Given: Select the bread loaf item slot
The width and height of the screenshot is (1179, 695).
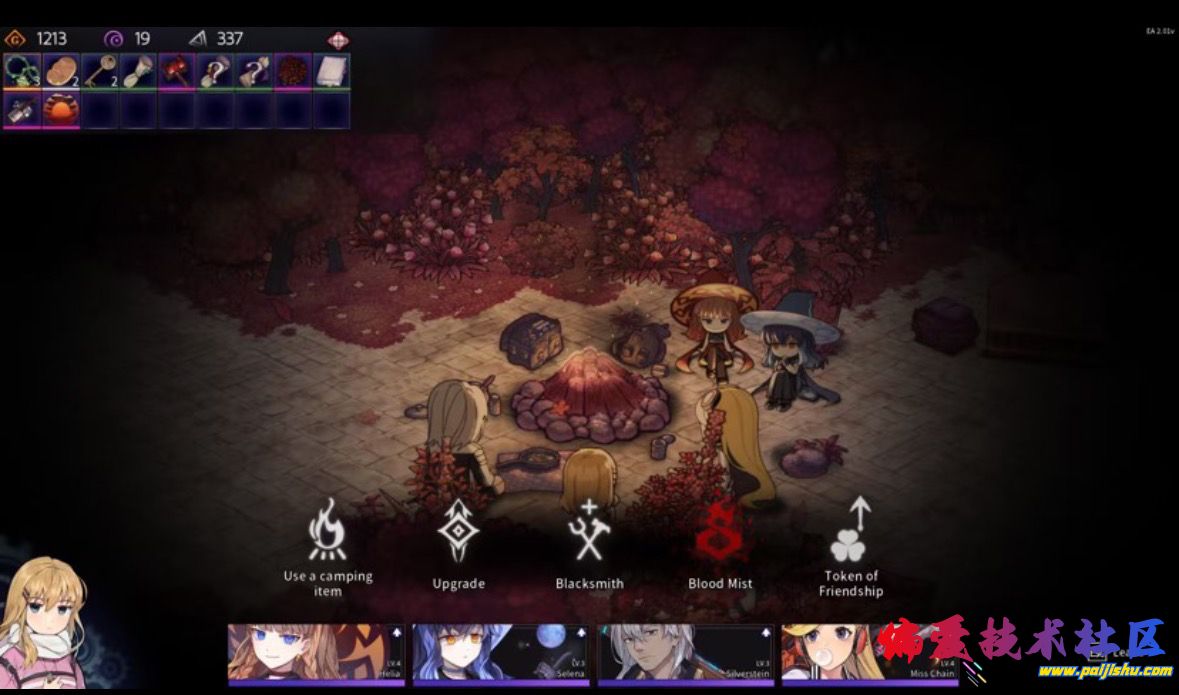Looking at the screenshot, I should click(60, 72).
